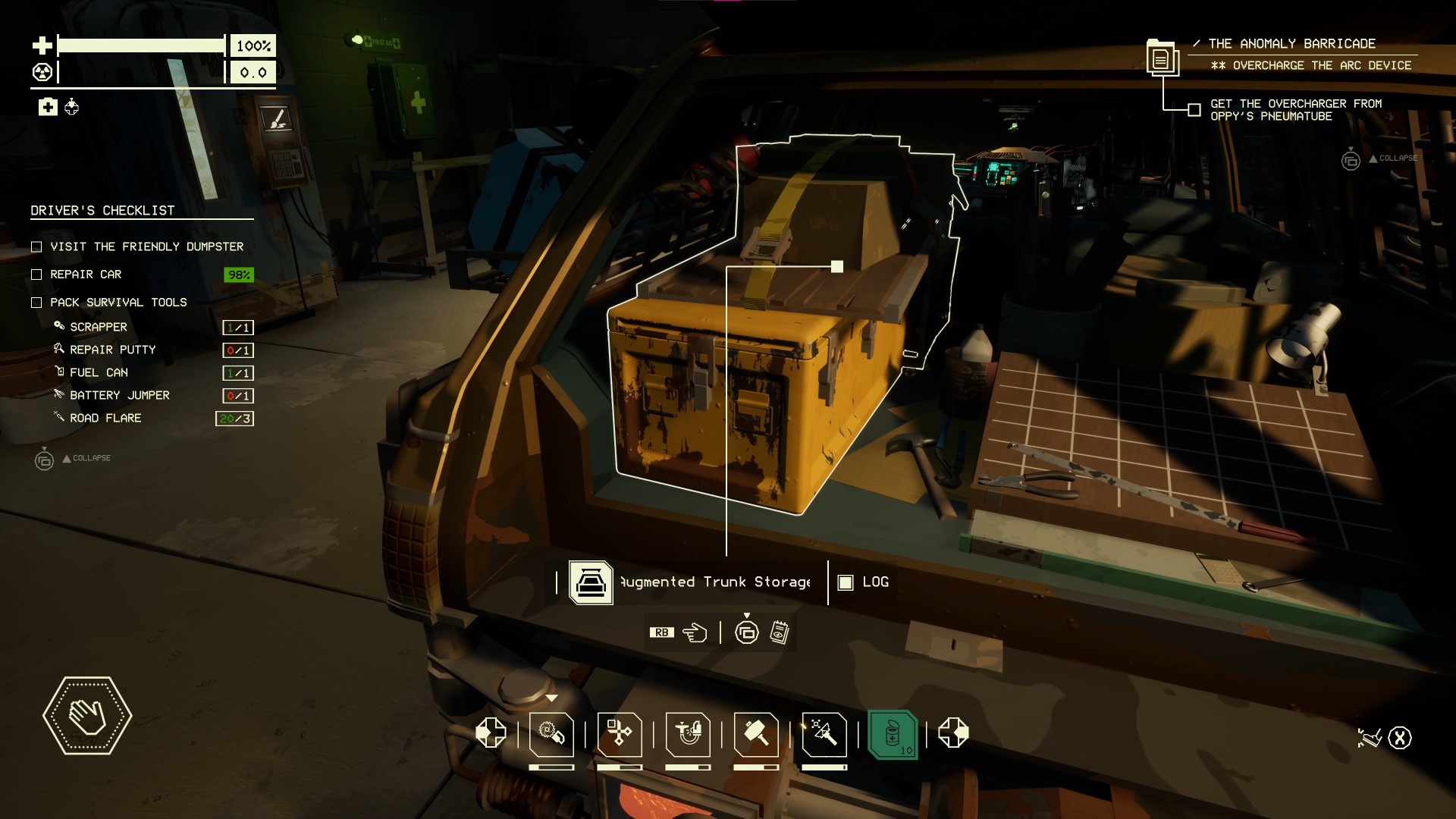Select the scrapper saw tool slot
This screenshot has width=1456, height=819.
click(551, 734)
